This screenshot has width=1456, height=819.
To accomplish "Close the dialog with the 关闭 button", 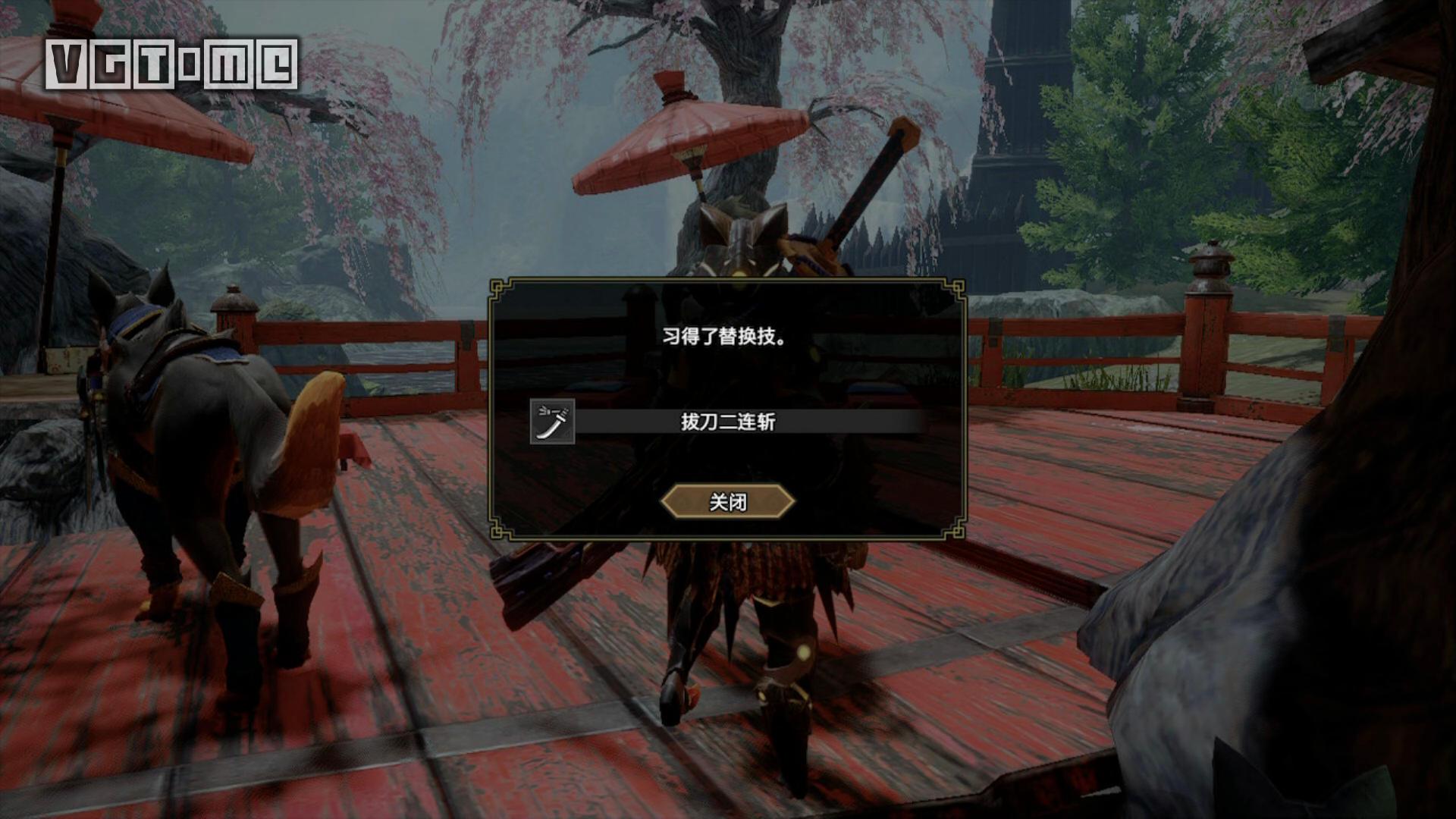I will [x=727, y=502].
